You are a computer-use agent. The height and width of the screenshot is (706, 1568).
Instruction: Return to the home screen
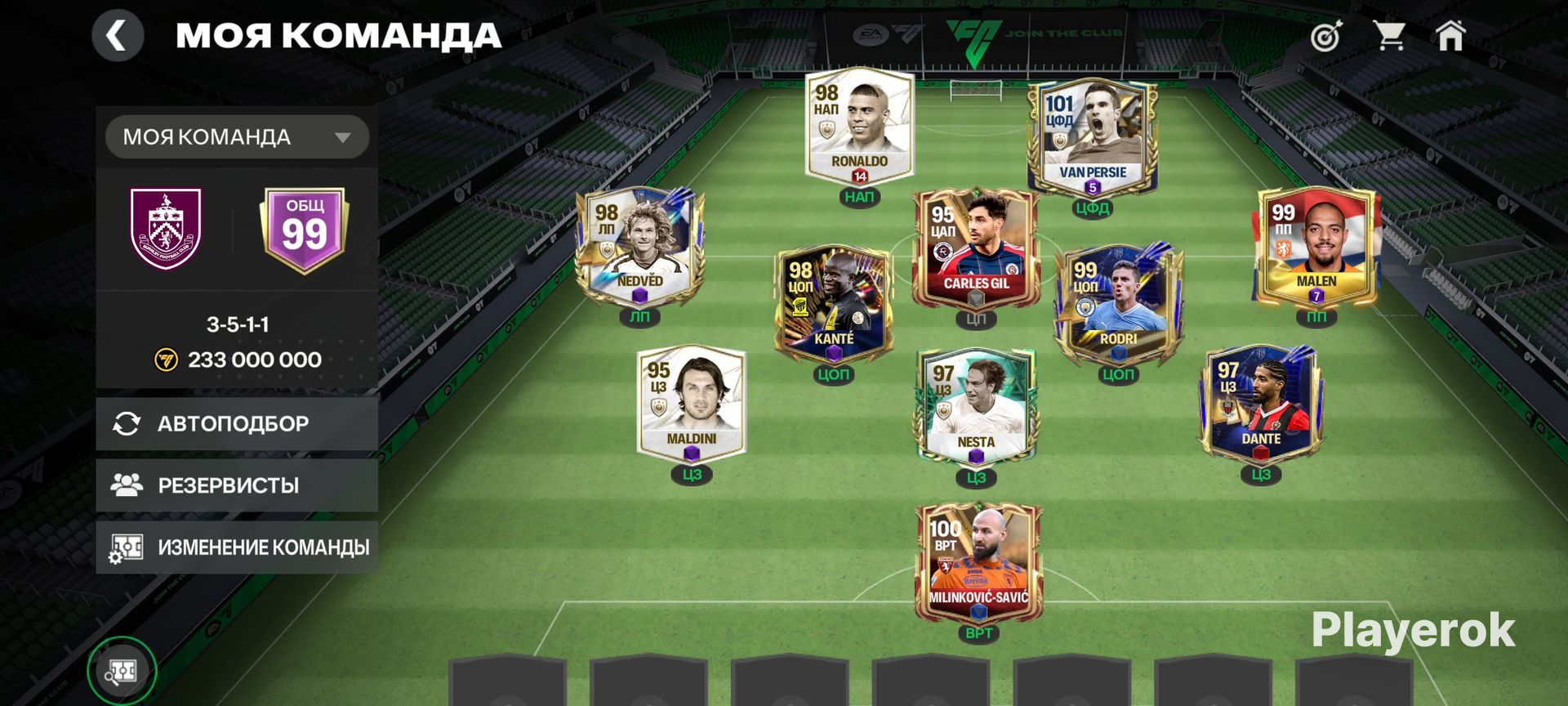(x=1450, y=36)
